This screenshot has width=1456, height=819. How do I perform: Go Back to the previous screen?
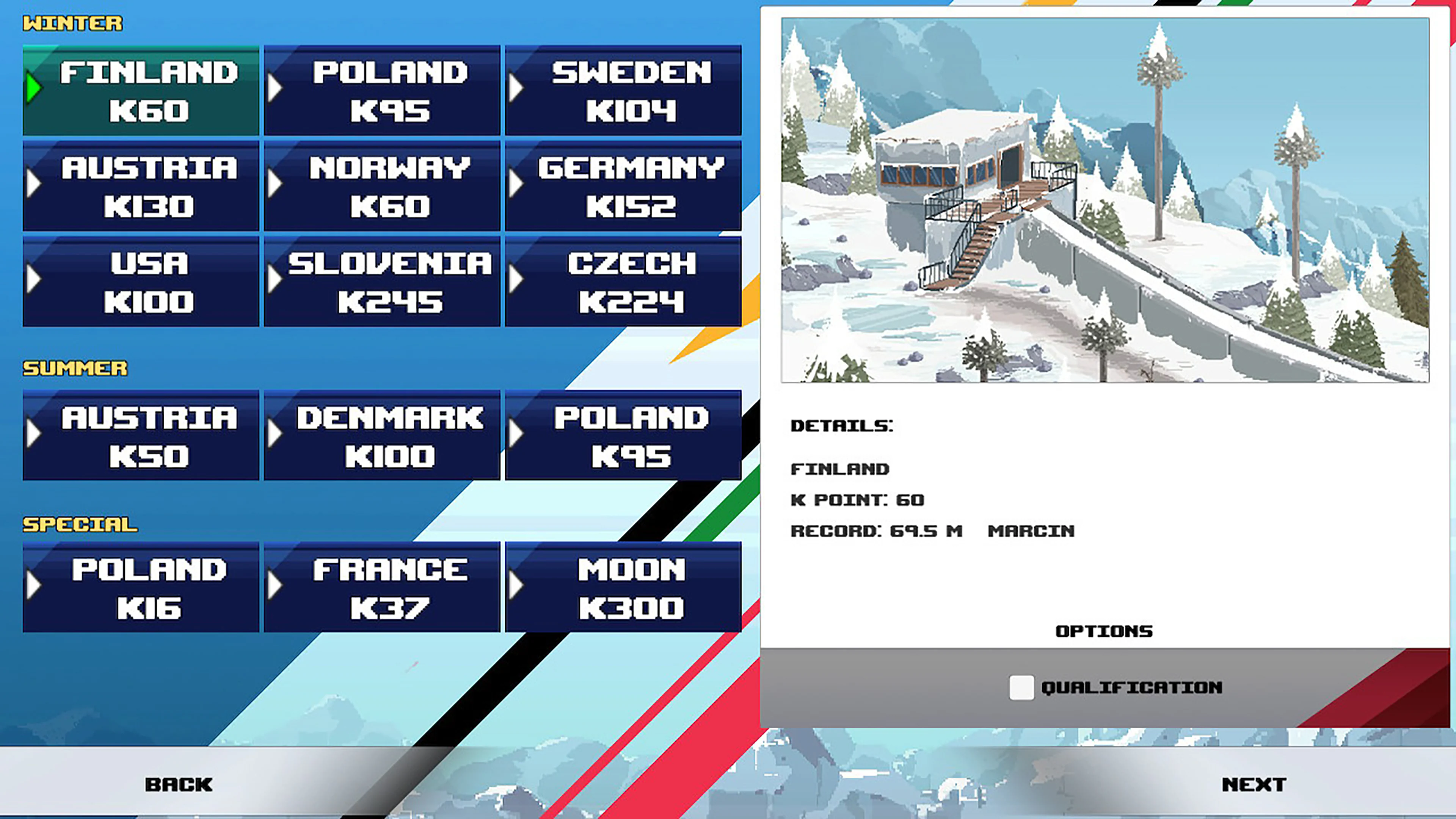click(x=179, y=784)
